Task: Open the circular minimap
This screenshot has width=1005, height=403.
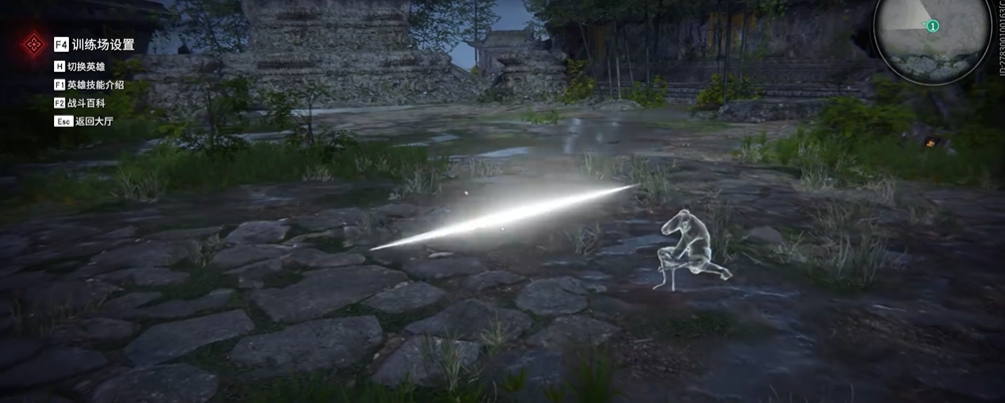Action: tap(917, 38)
